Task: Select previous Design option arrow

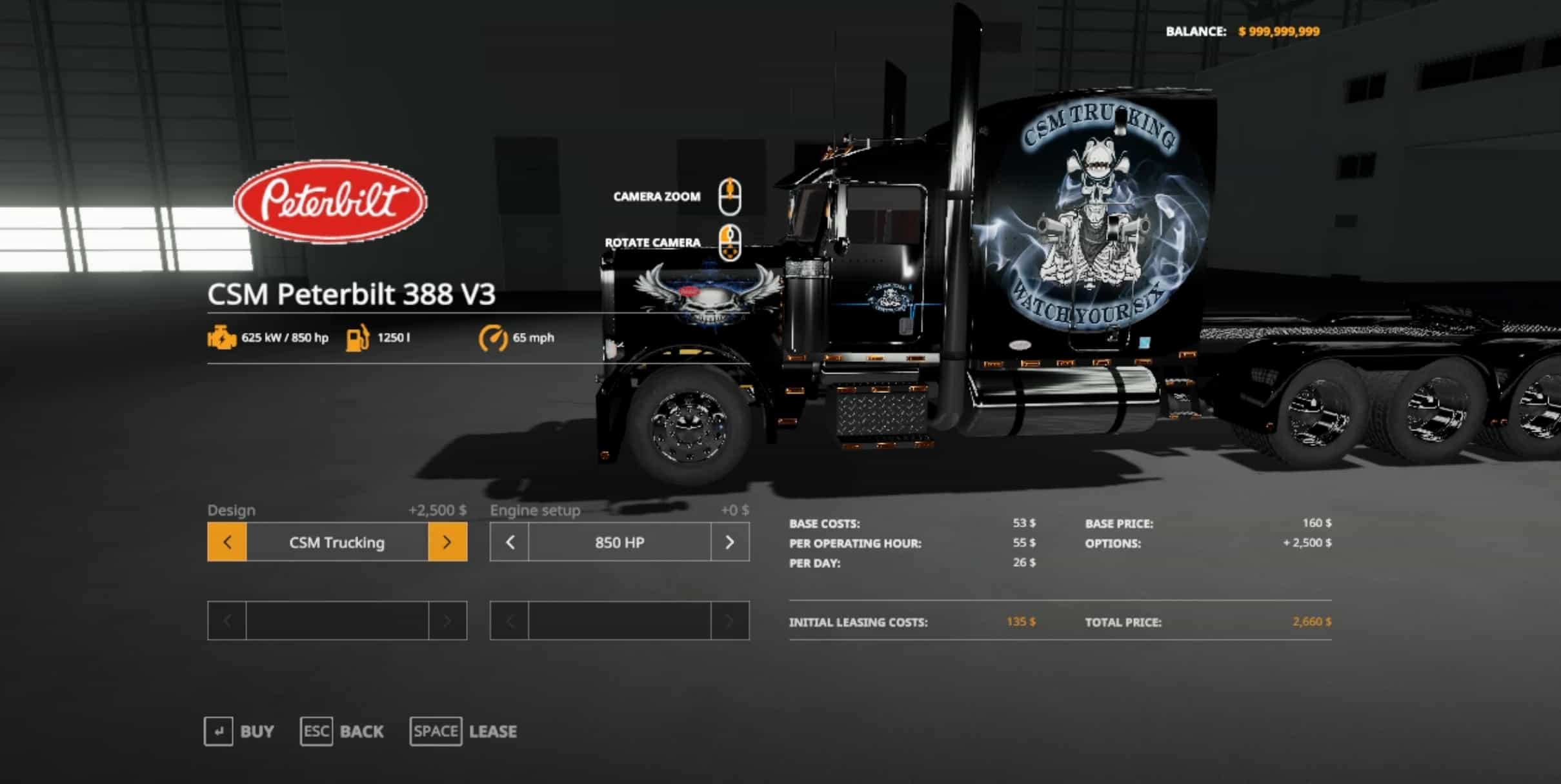Action: point(227,542)
